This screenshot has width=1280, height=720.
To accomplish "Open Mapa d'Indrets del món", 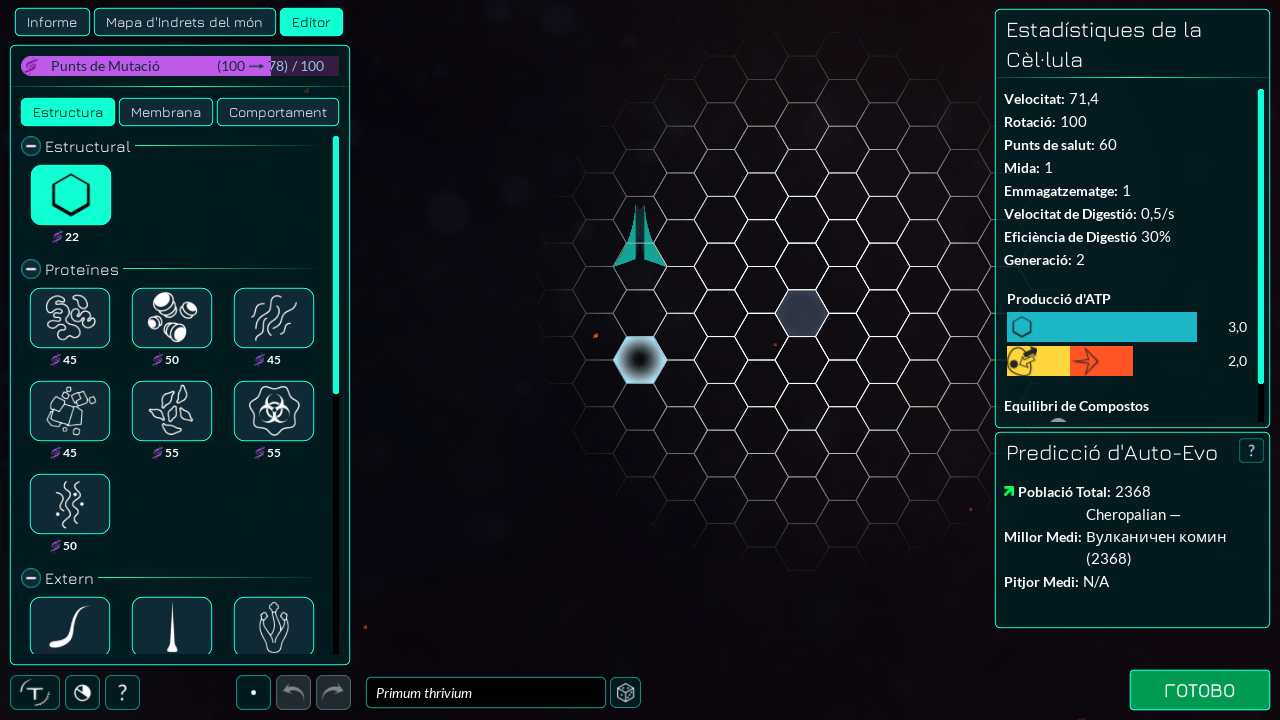I will (x=185, y=22).
